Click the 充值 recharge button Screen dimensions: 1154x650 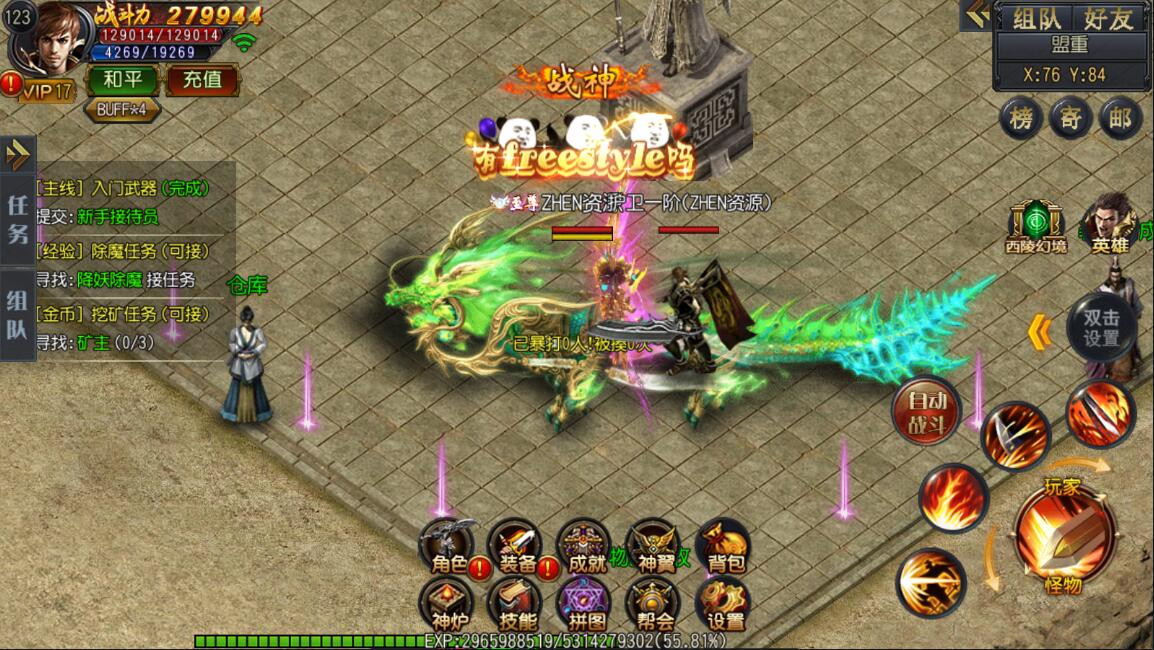click(x=201, y=79)
